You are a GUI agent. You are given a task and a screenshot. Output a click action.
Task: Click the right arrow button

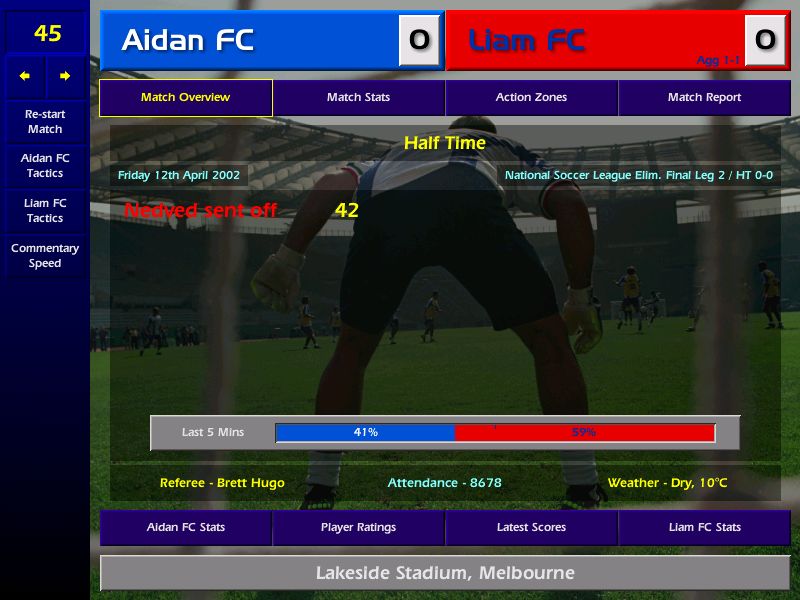[x=65, y=76]
